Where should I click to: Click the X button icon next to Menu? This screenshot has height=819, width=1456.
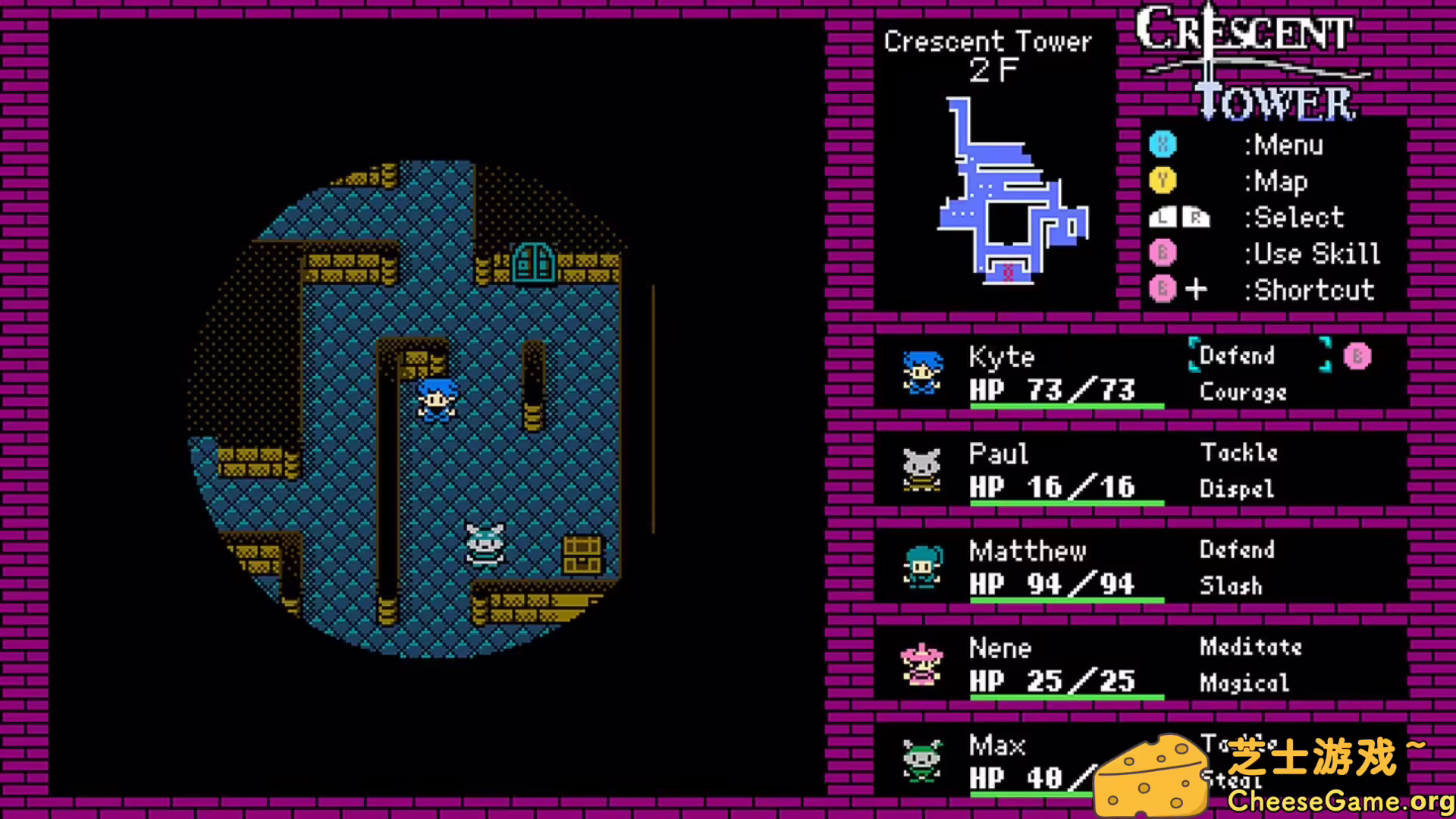click(1163, 145)
